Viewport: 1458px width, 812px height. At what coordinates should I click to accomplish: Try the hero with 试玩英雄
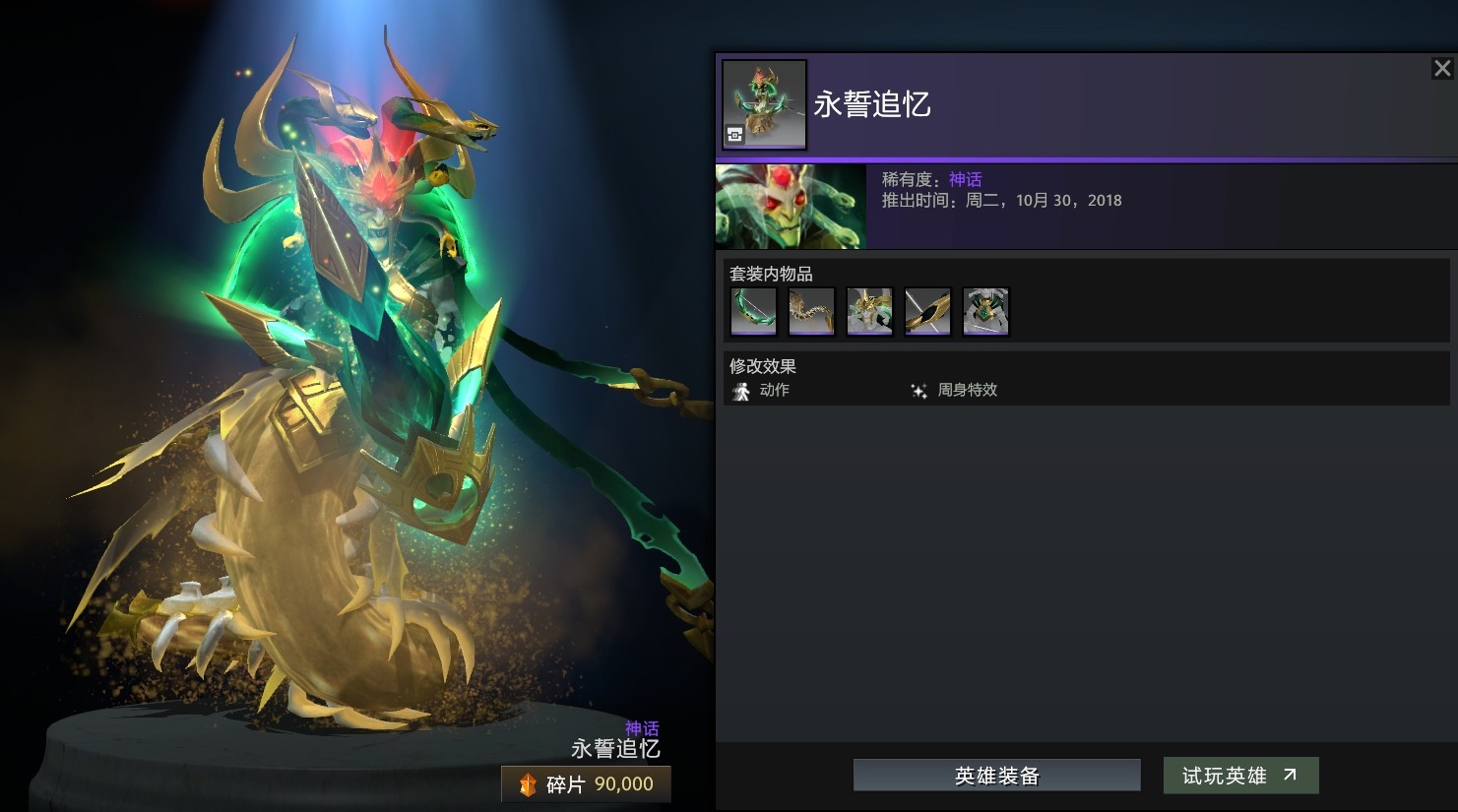coord(1239,776)
